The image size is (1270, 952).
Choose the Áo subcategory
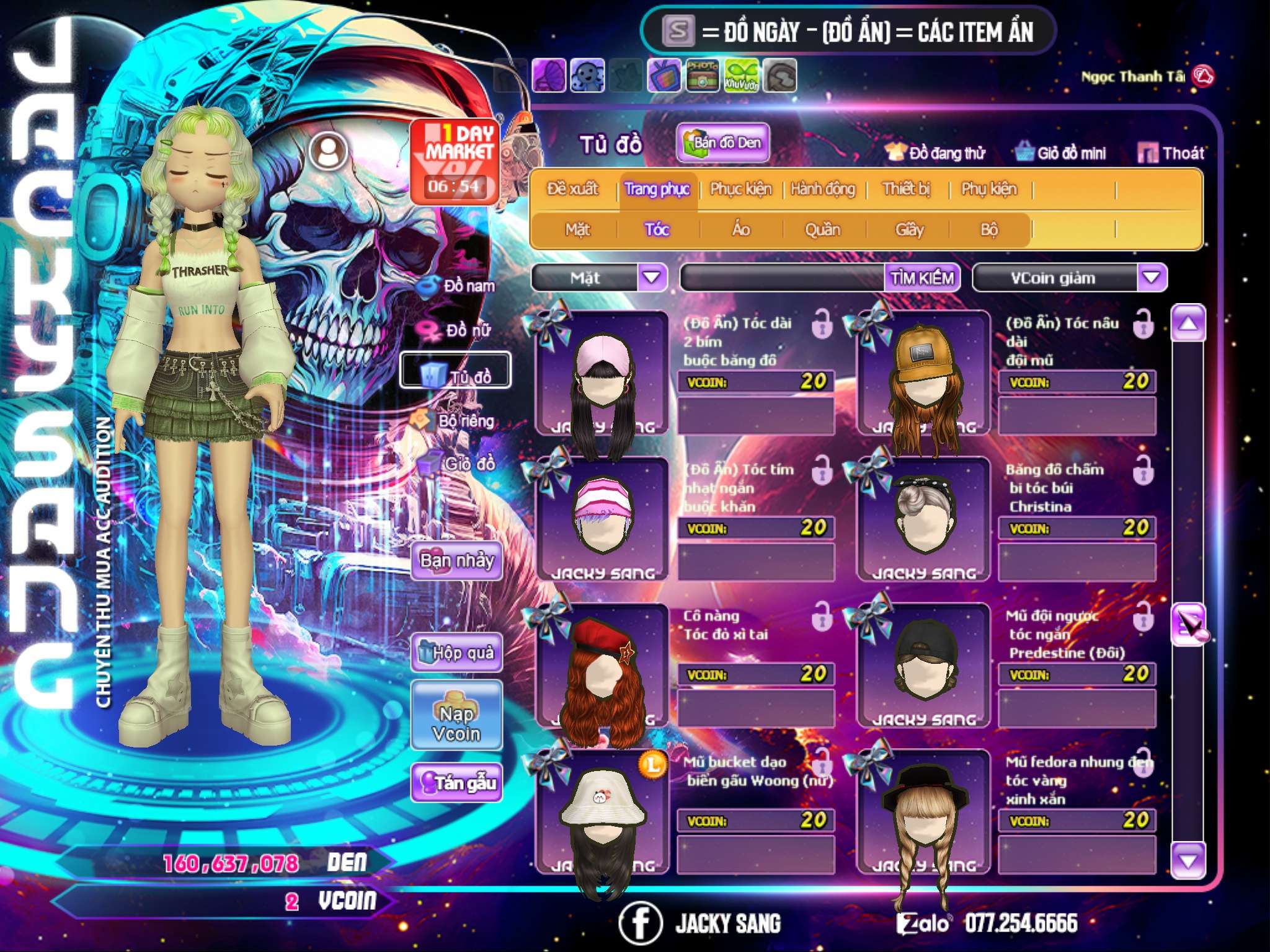[x=740, y=230]
